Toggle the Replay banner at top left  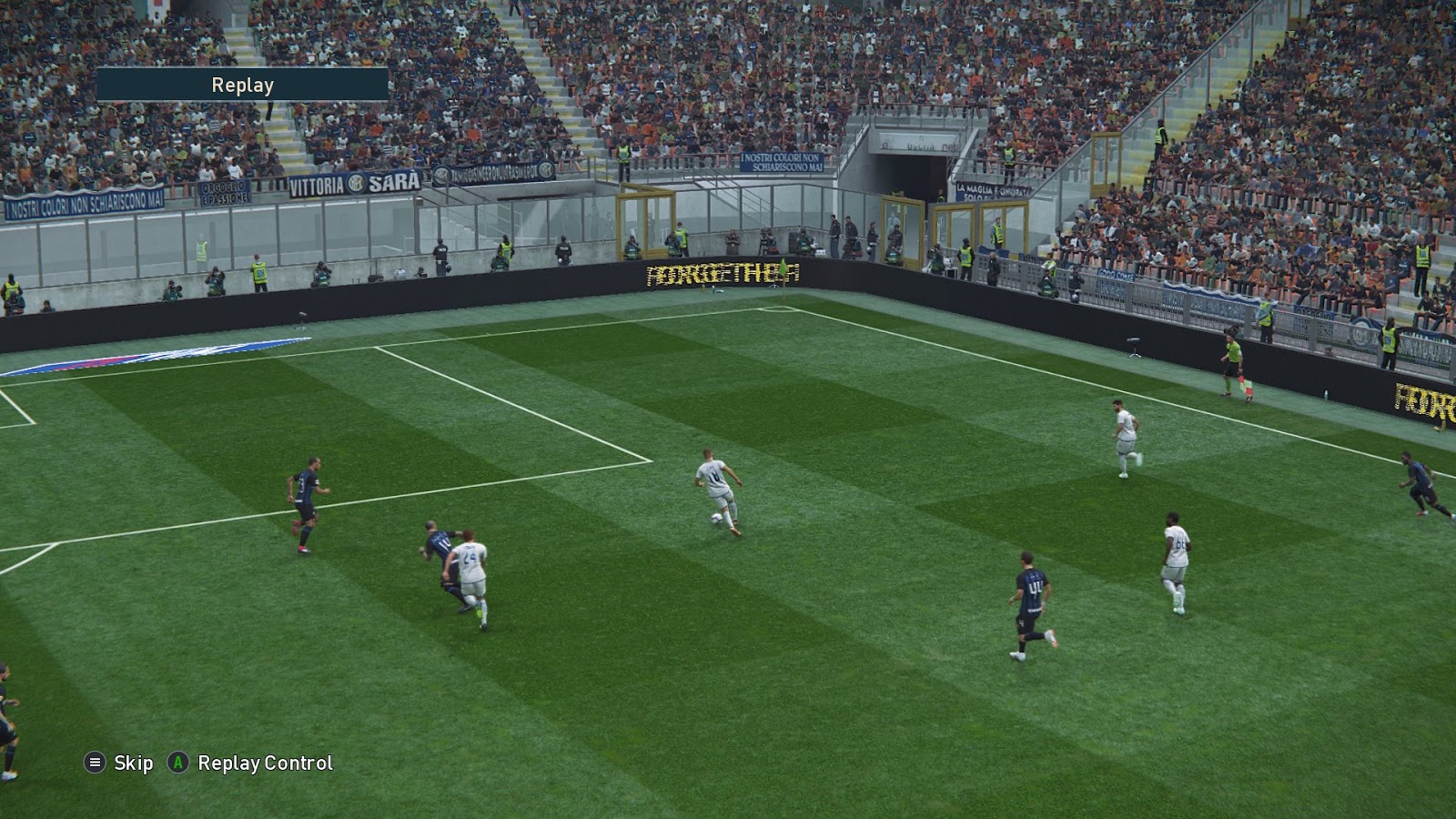tap(241, 86)
